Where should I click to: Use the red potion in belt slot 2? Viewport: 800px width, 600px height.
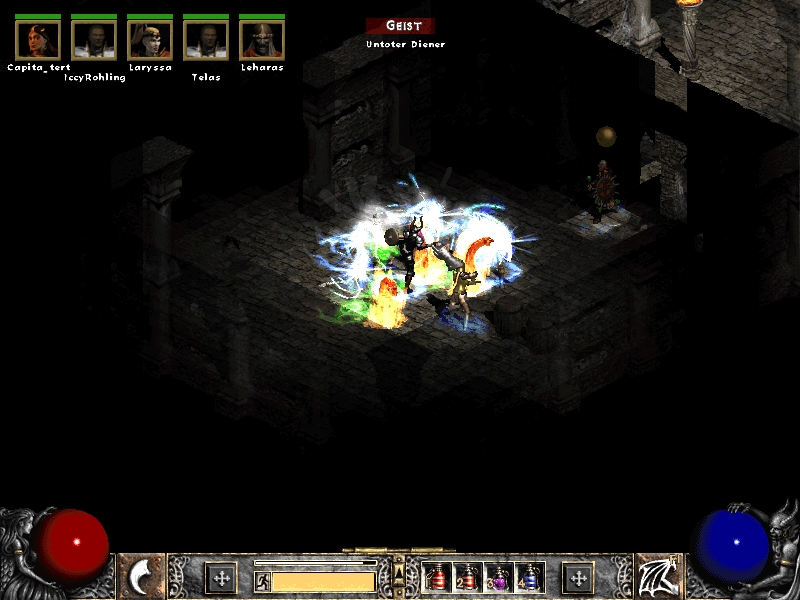(x=466, y=578)
